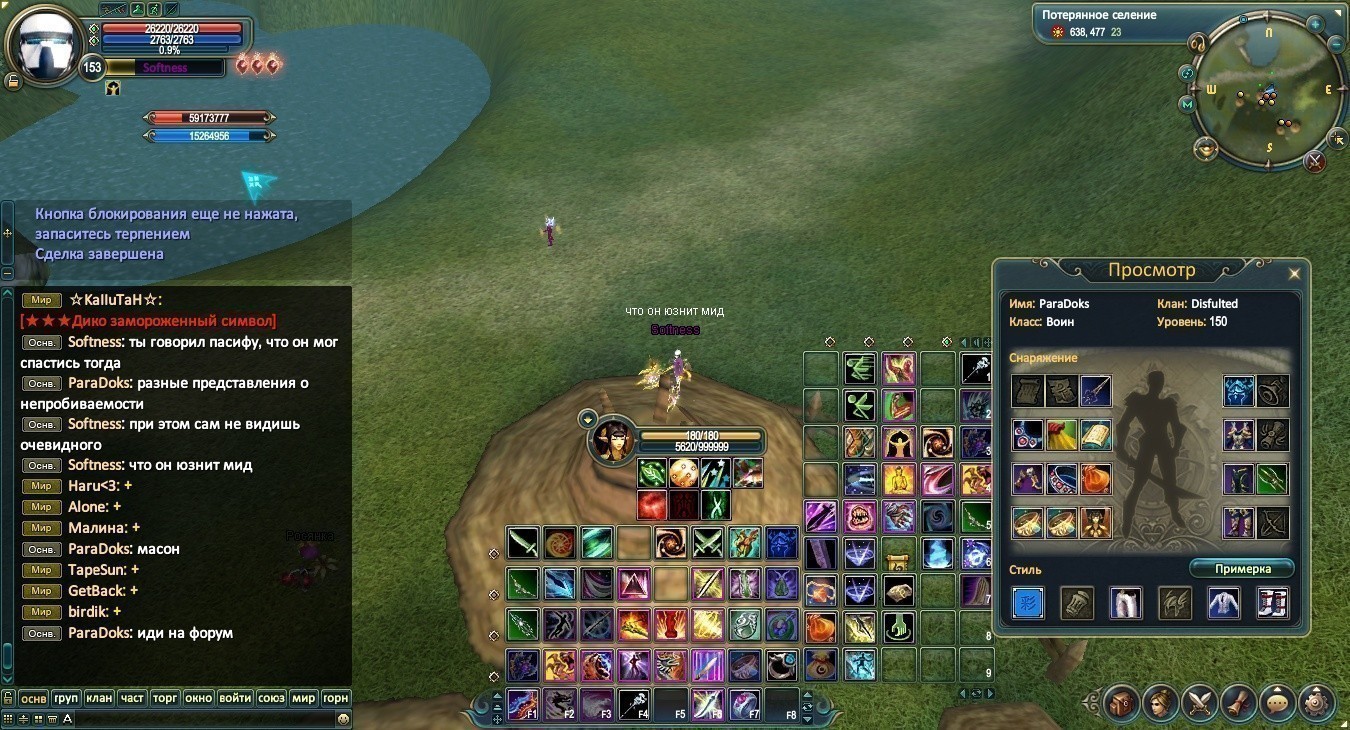Click the player's own masked avatar portrait
The image size is (1350, 730).
click(x=45, y=45)
